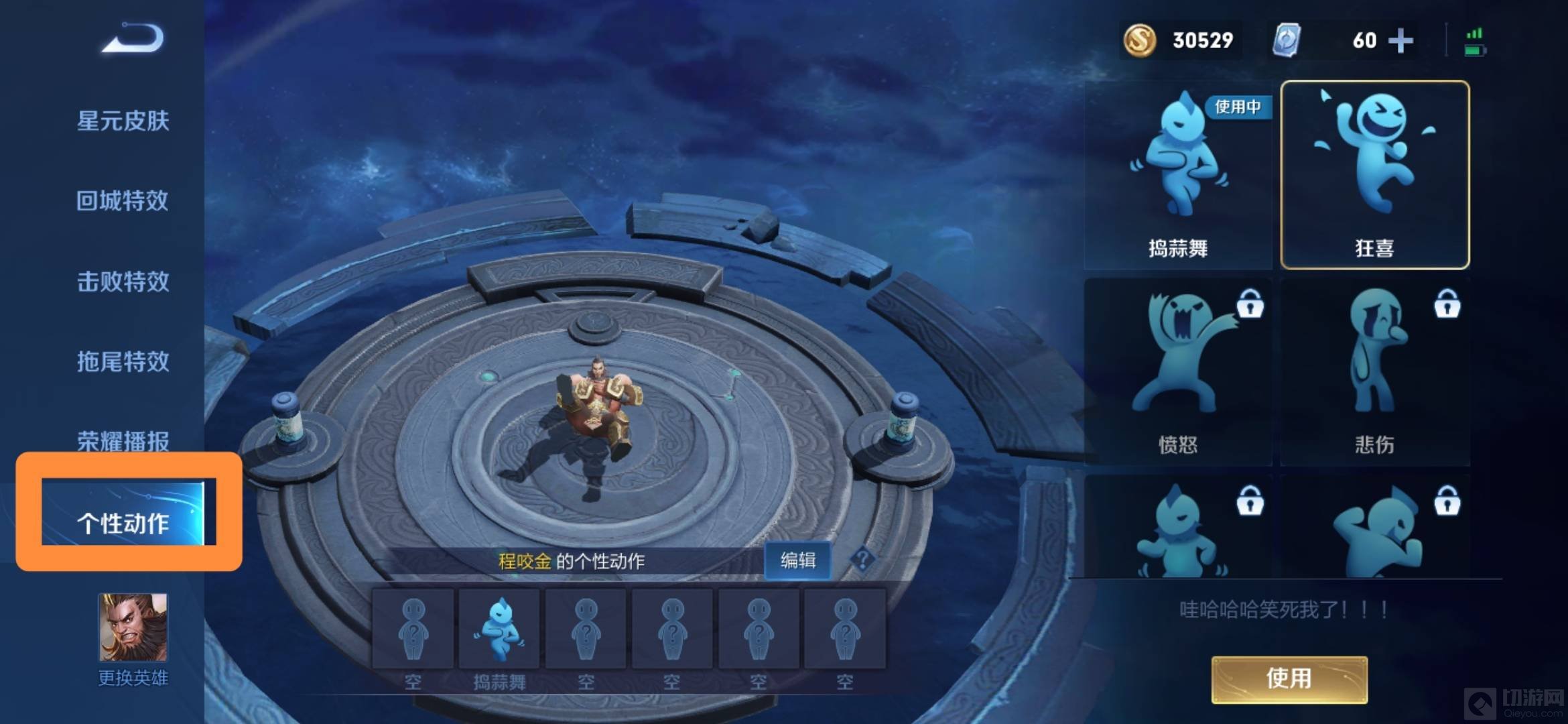Select the 狂喜 emote tile
The width and height of the screenshot is (1568, 724).
click(1374, 176)
